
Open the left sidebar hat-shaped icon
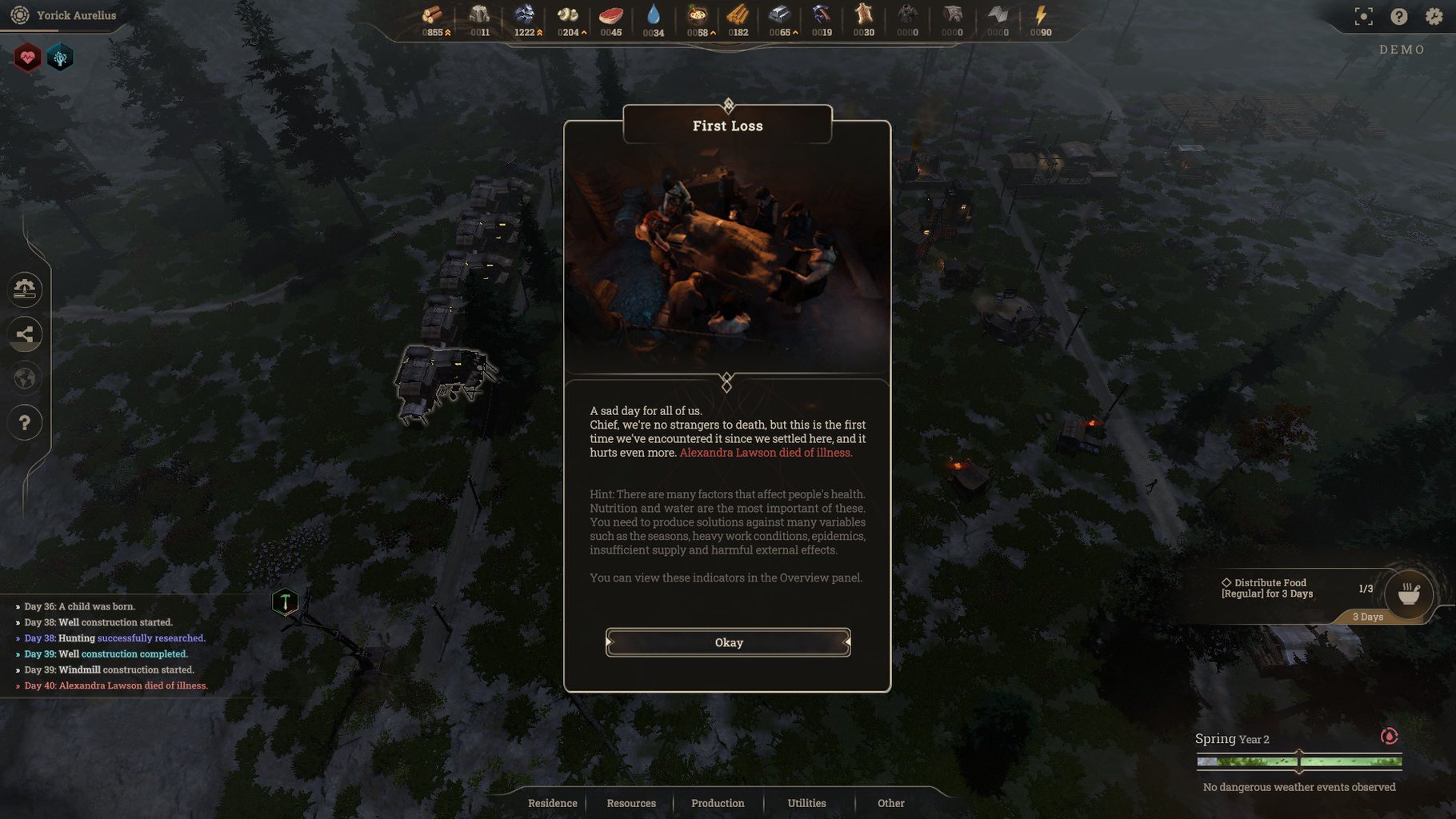[25, 289]
